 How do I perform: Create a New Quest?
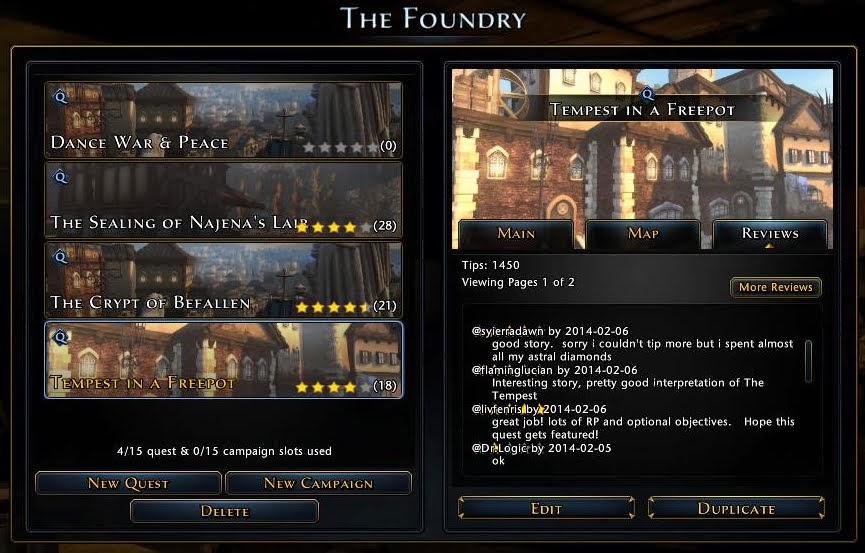pos(128,484)
